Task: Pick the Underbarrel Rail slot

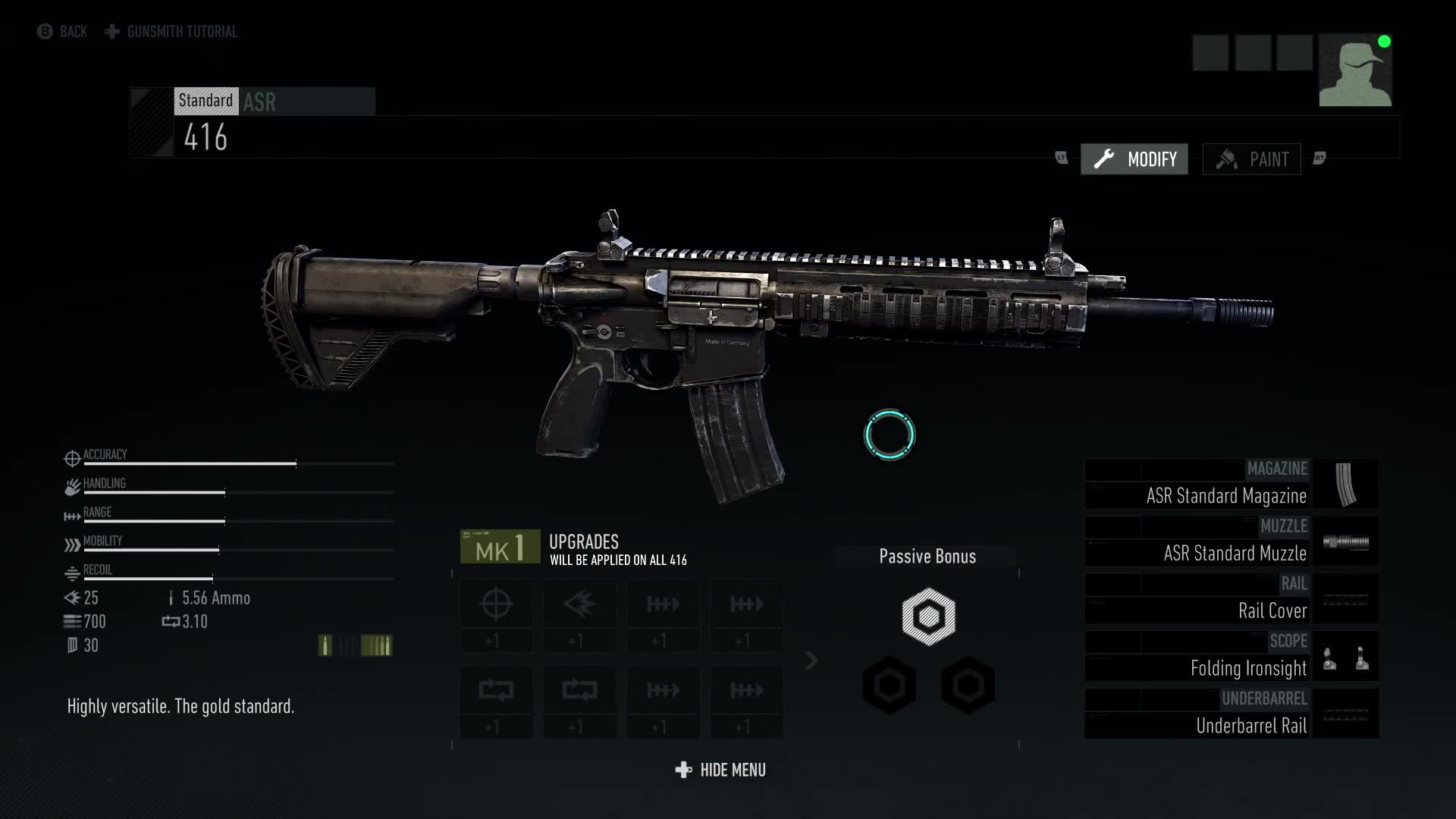Action: coord(1231,715)
